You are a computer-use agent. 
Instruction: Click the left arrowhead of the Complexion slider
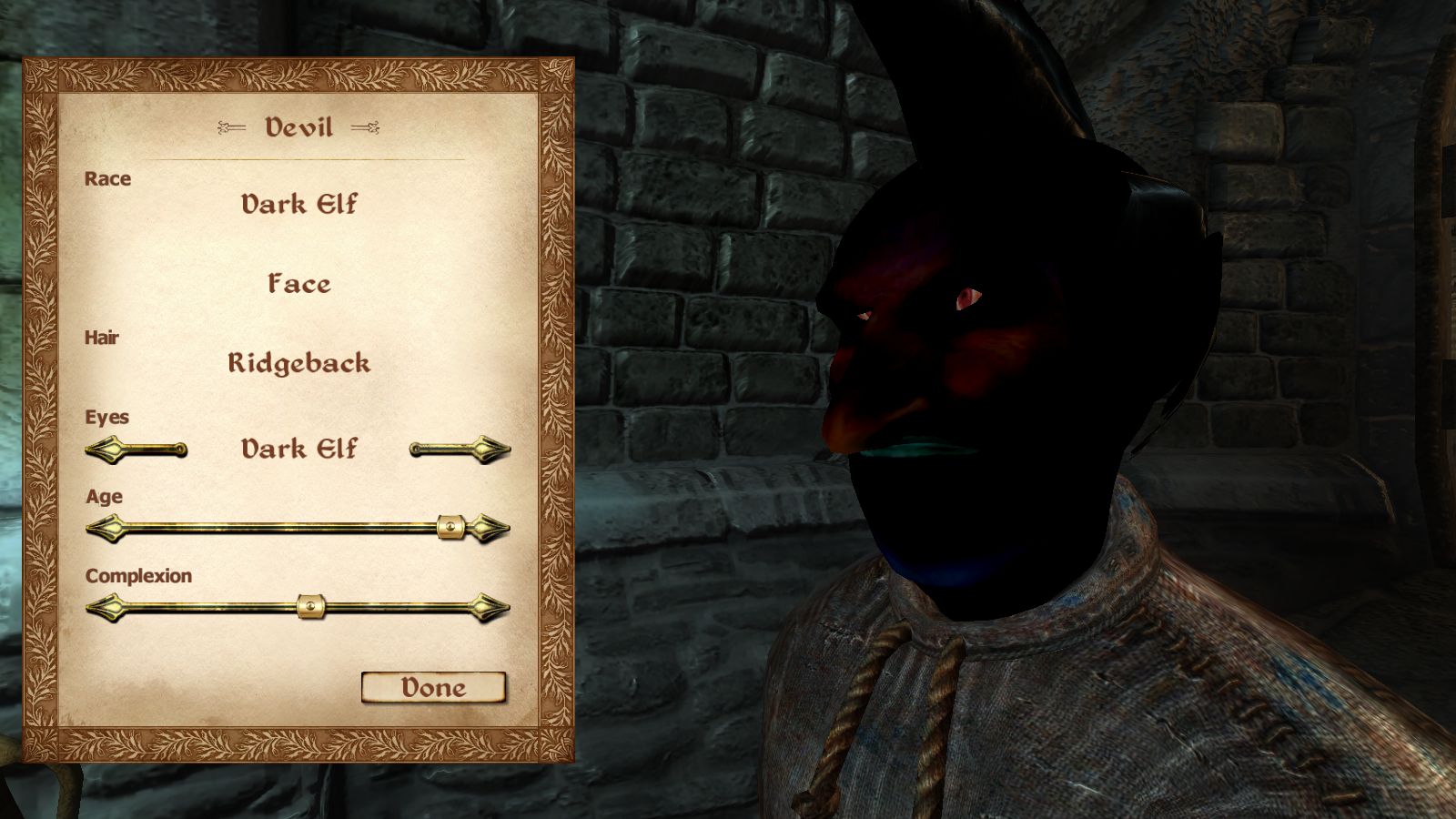(x=105, y=606)
